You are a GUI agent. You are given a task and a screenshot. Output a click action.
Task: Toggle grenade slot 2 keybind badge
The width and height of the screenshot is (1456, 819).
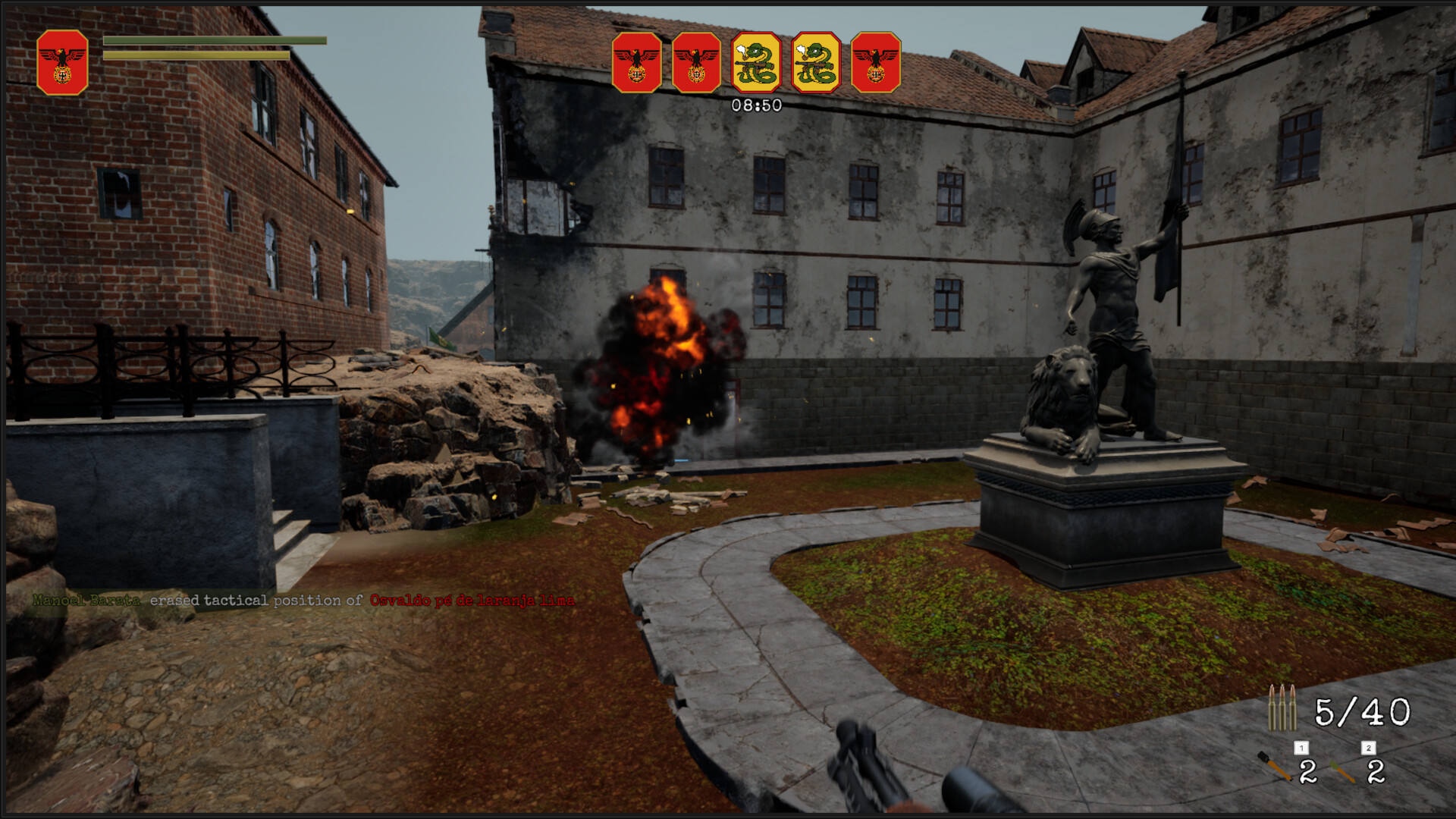[1369, 748]
